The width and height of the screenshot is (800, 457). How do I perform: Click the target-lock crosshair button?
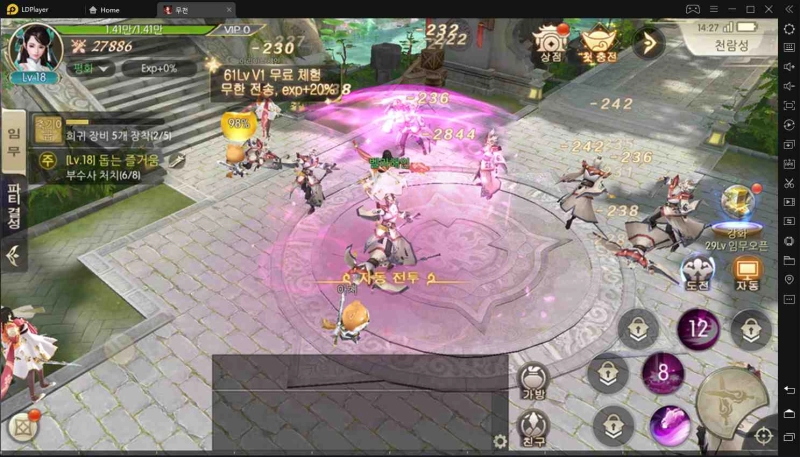tap(763, 435)
